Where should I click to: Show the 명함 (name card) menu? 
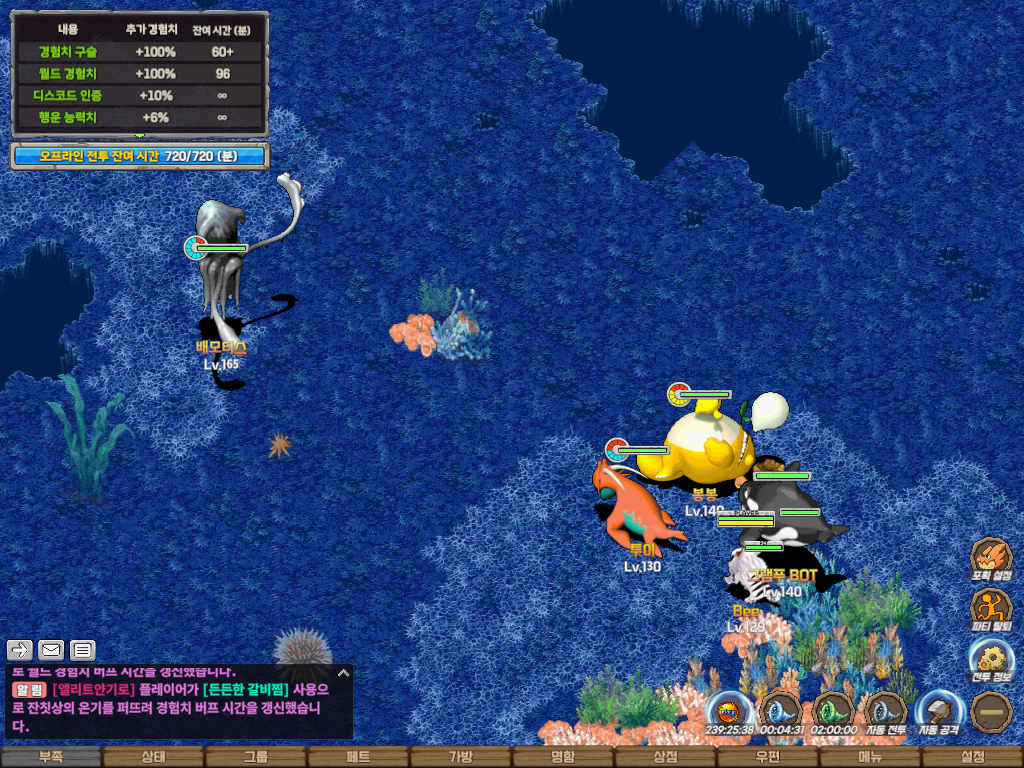(x=563, y=757)
